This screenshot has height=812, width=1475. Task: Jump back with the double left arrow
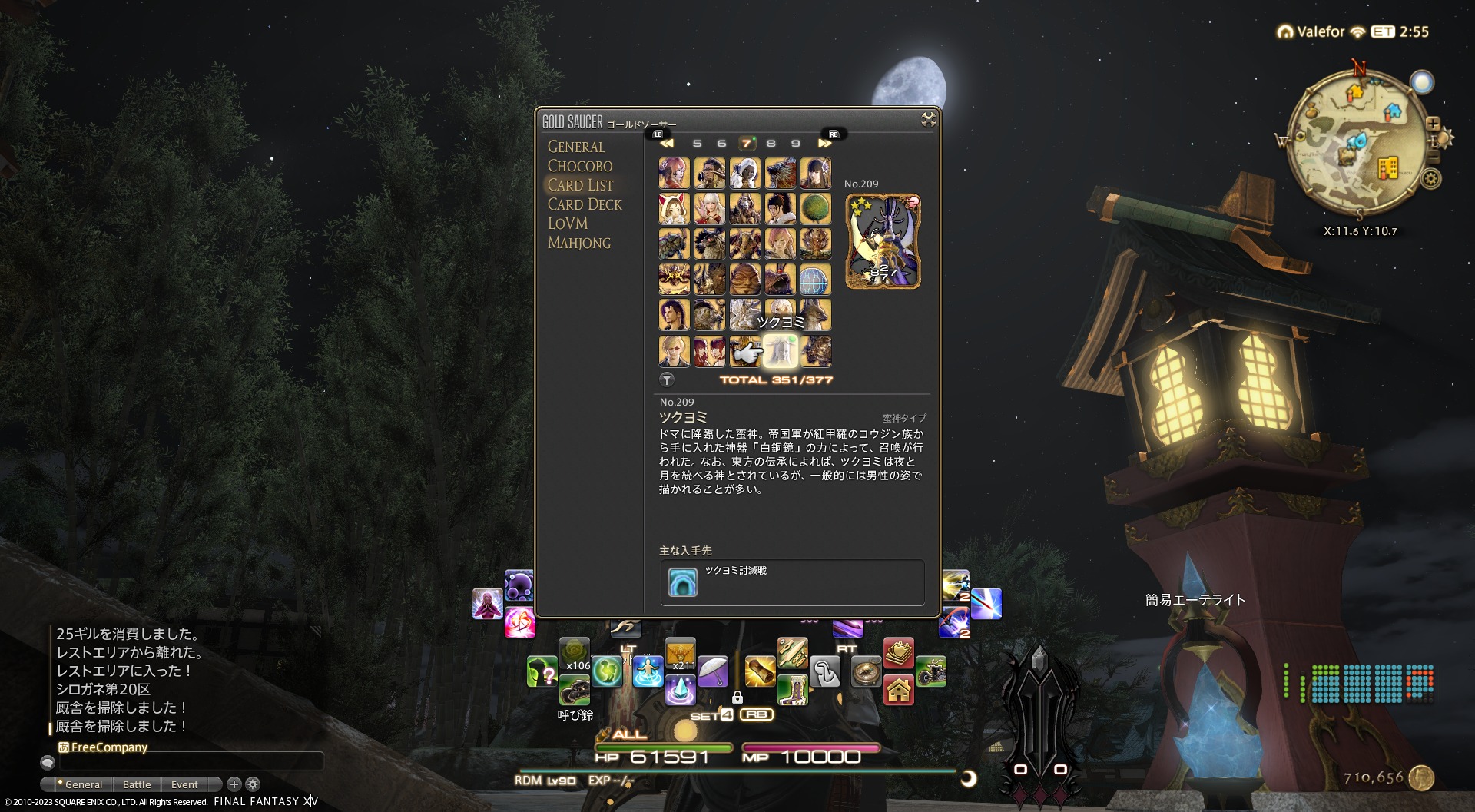(x=666, y=144)
